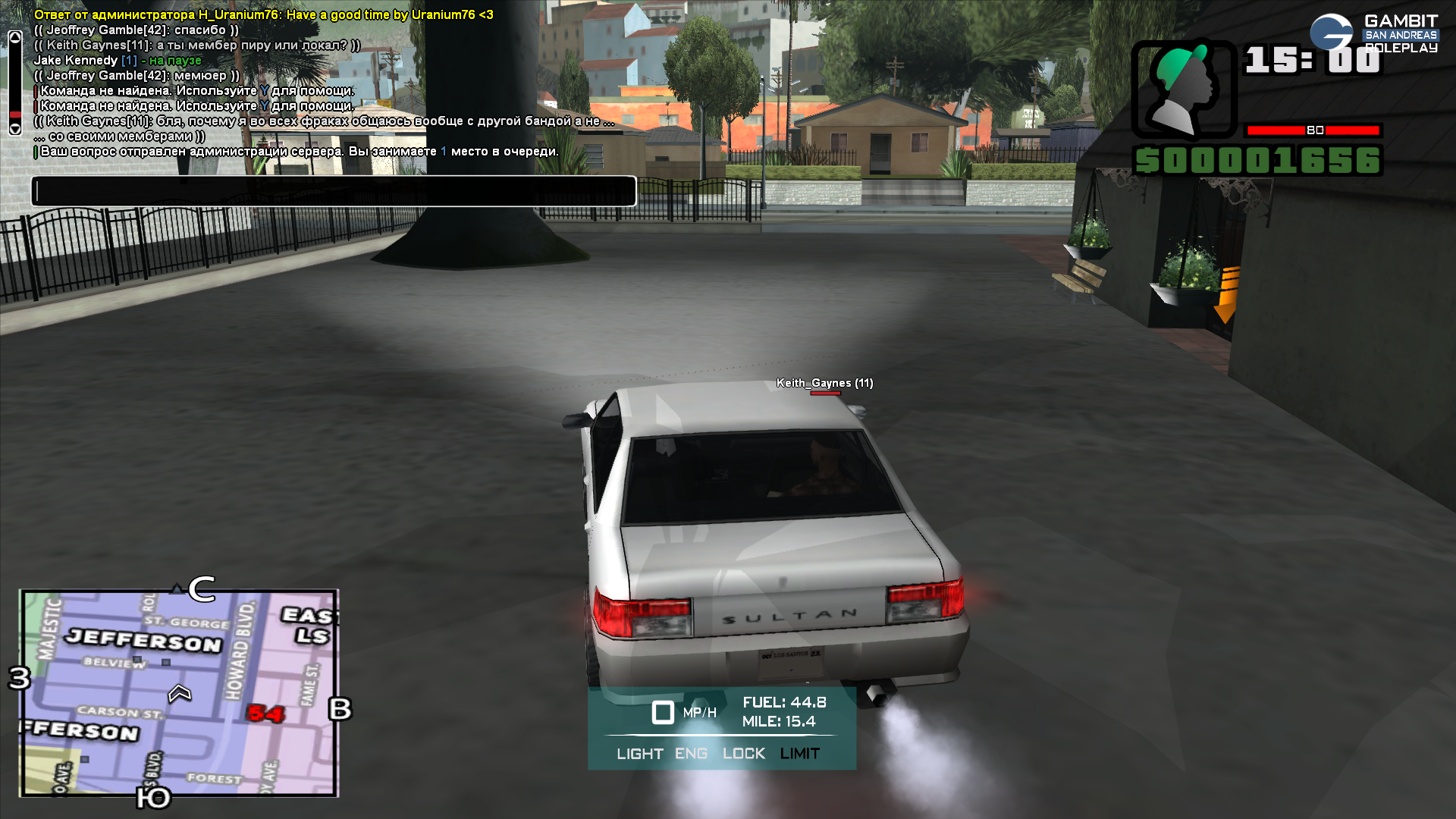Viewport: 1456px width, 819px height.
Task: Toggle the LIGHT indicator on speedometer
Action: point(639,754)
